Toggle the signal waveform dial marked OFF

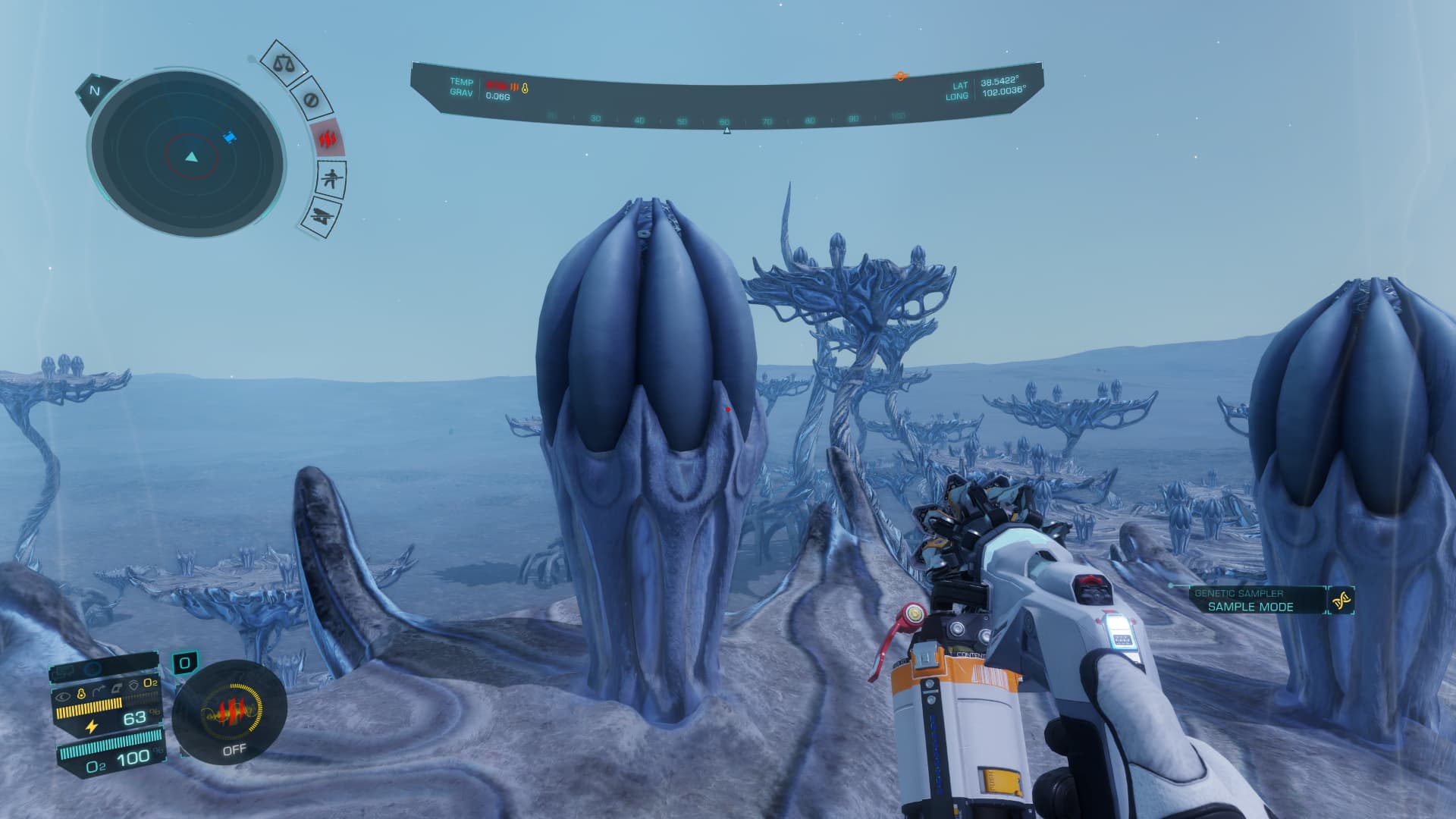(x=229, y=714)
